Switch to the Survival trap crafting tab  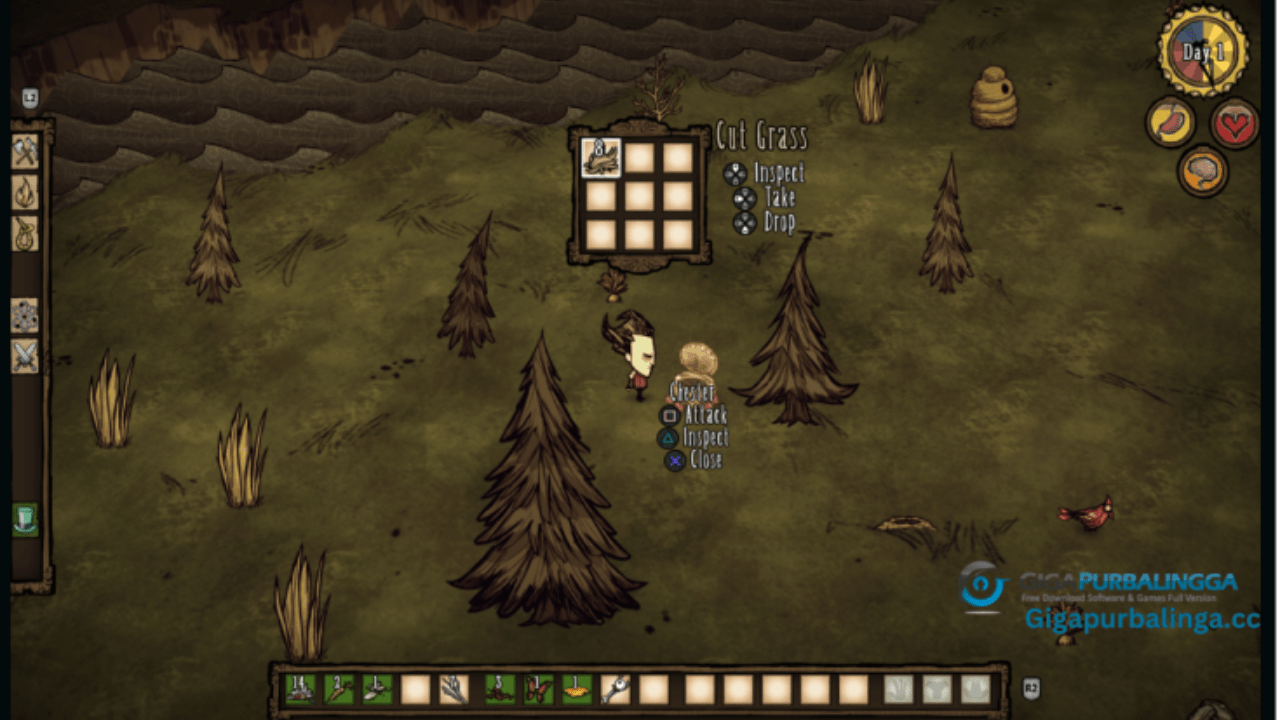click(25, 233)
